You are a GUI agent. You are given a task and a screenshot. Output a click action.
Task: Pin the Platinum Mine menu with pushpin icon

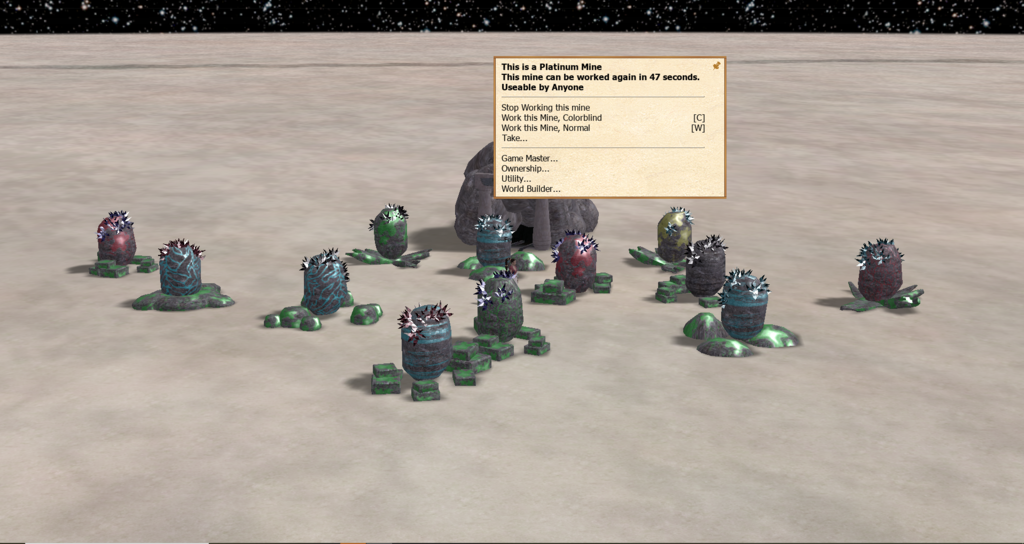click(x=716, y=66)
